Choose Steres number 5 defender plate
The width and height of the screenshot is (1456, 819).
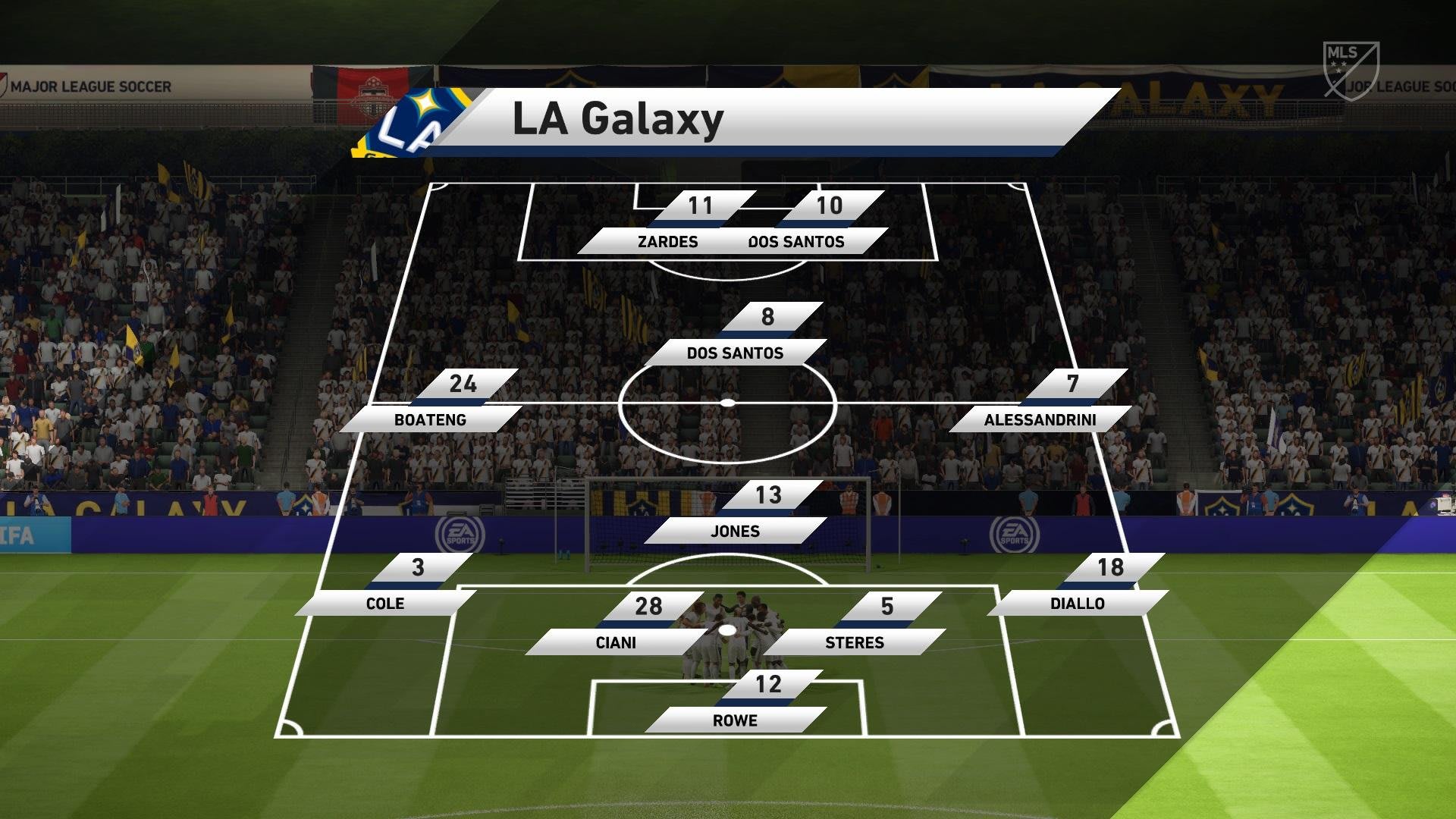[x=855, y=642]
